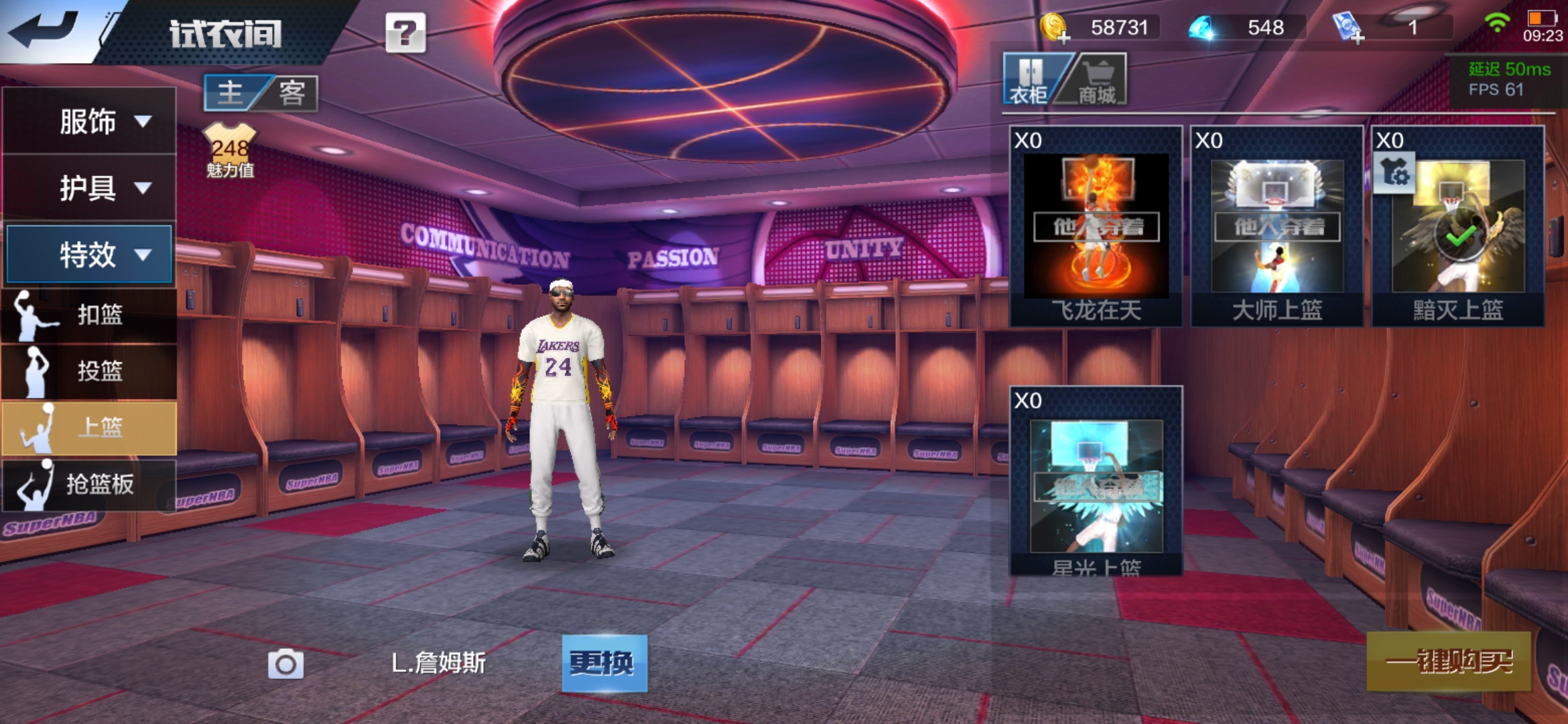Switch to the 主 home jersey tab

point(231,93)
